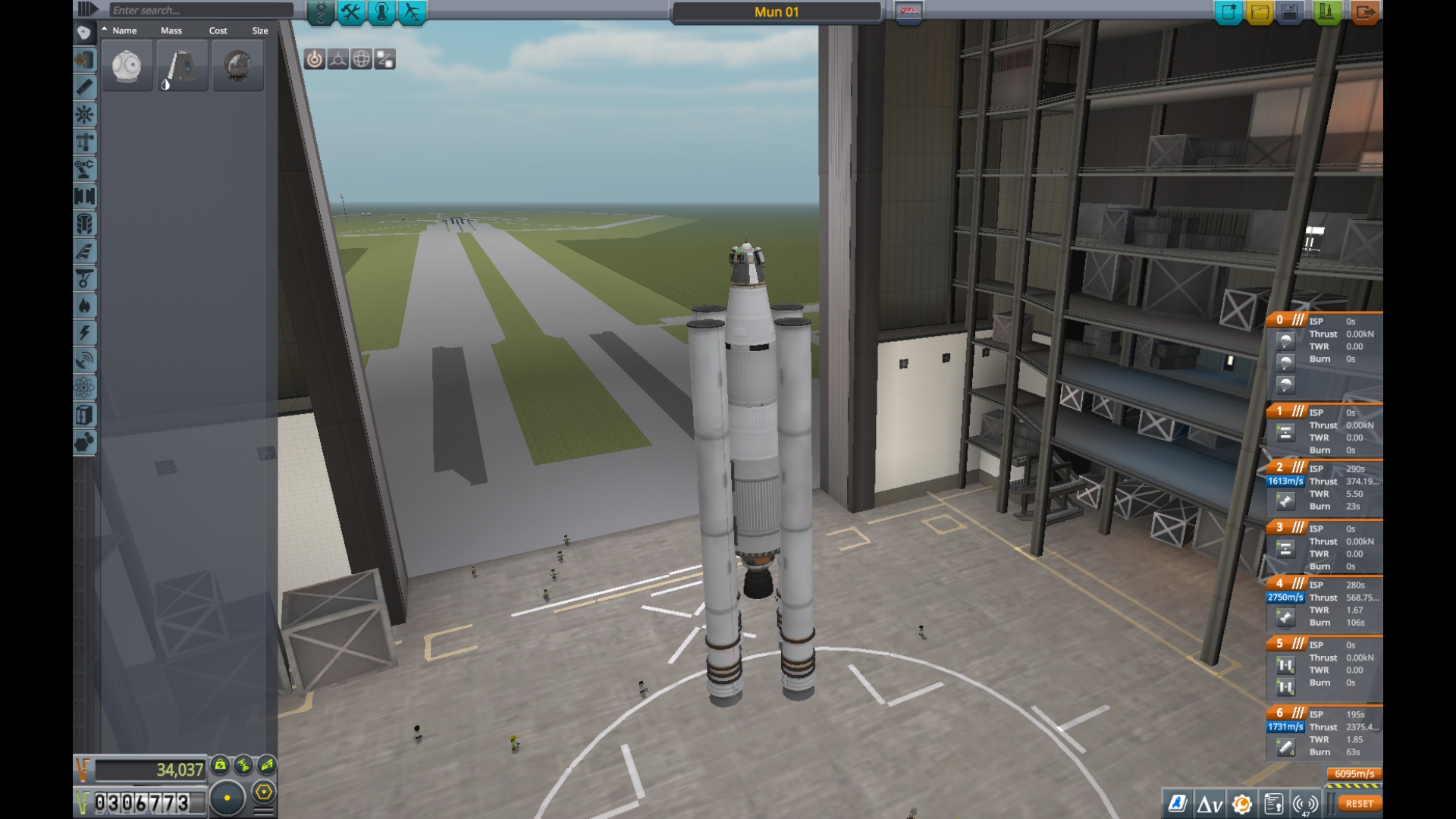Open the orange gear engineer's report
Viewport: 1456px width, 819px height.
[1241, 804]
